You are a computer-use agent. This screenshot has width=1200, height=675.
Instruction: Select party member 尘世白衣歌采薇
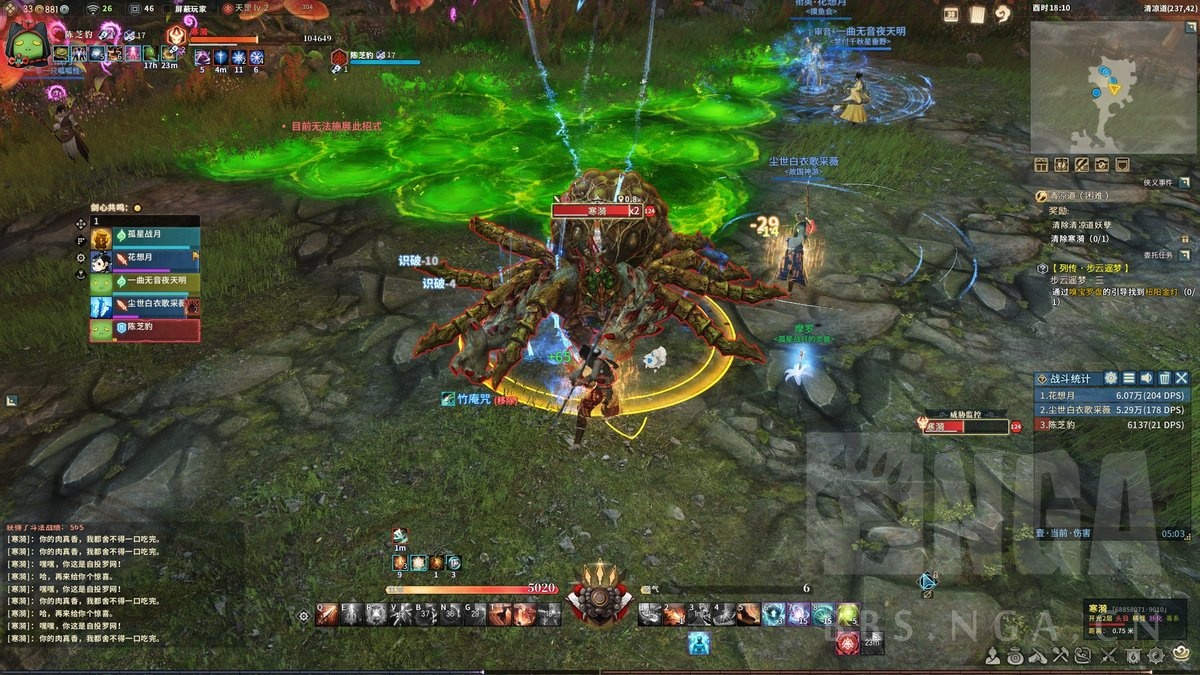pyautogui.click(x=144, y=305)
